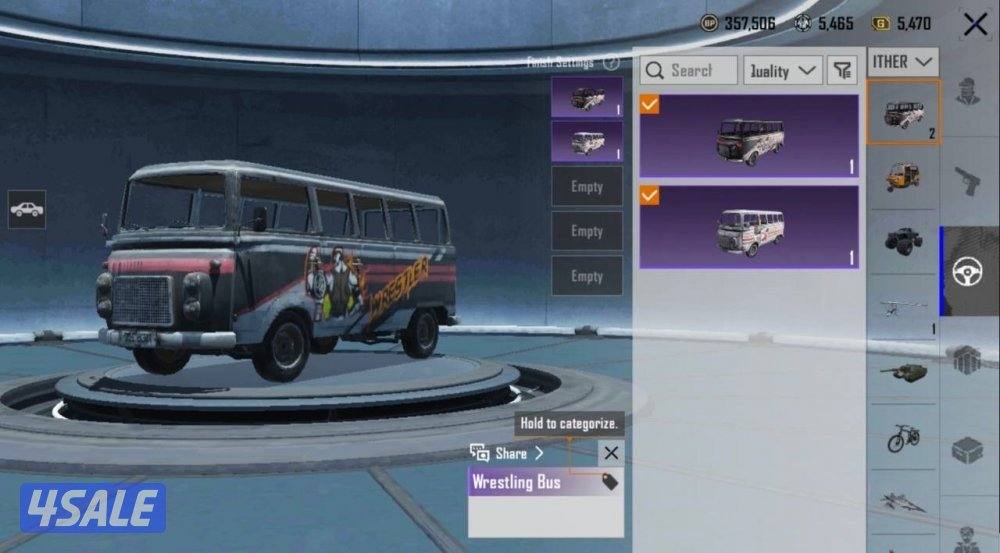Click the Search field
This screenshot has width=1000, height=553.
click(x=689, y=70)
